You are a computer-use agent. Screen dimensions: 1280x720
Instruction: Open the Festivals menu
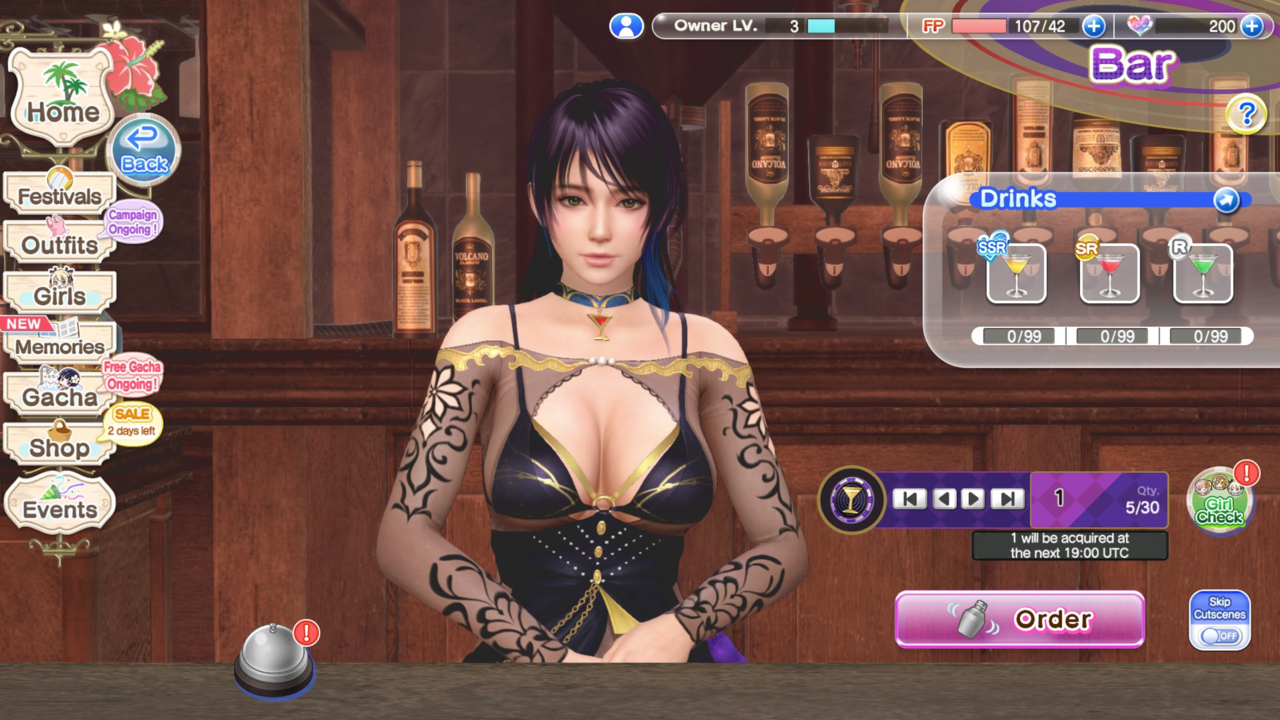[x=59, y=196]
